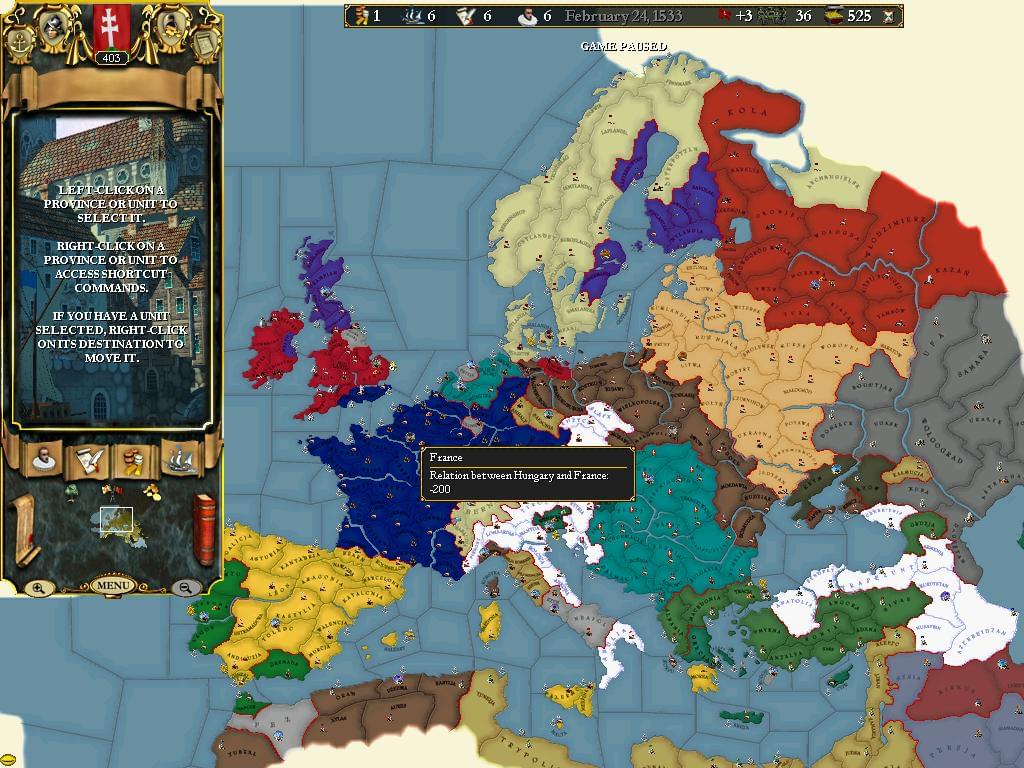Open the sailing ship panel

[180, 459]
